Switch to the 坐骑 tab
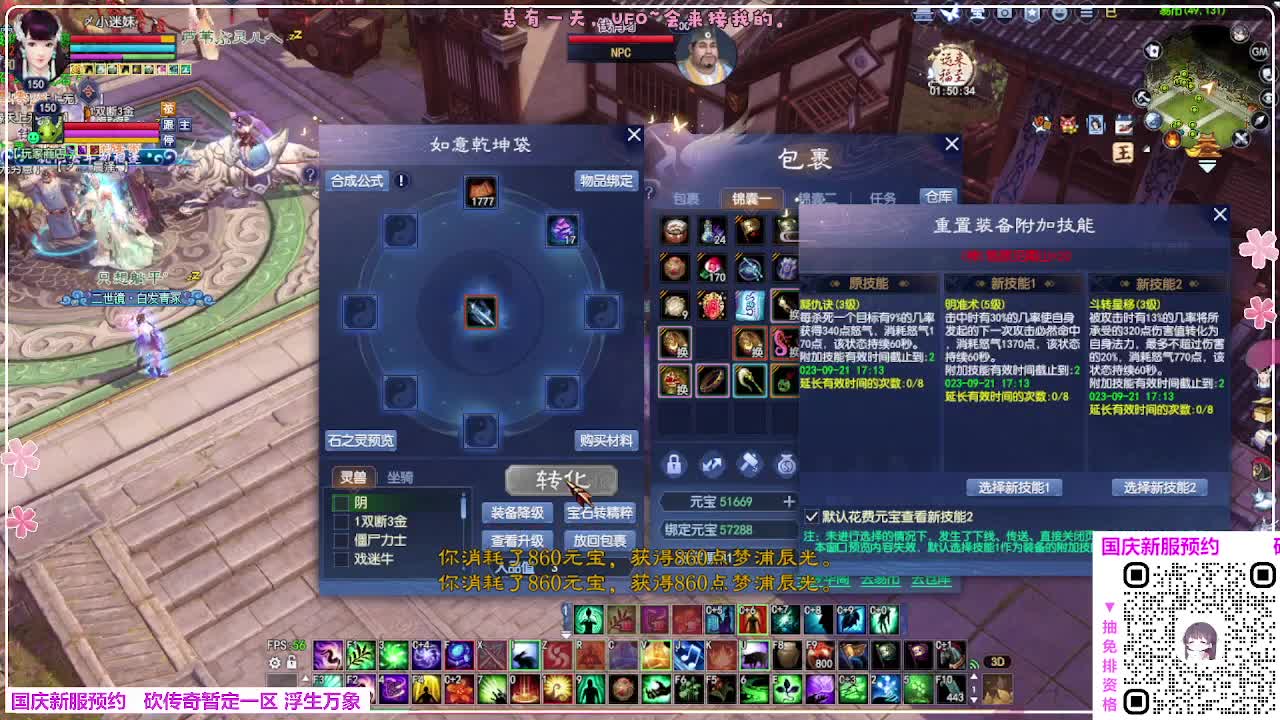The width and height of the screenshot is (1280, 720). tap(401, 477)
